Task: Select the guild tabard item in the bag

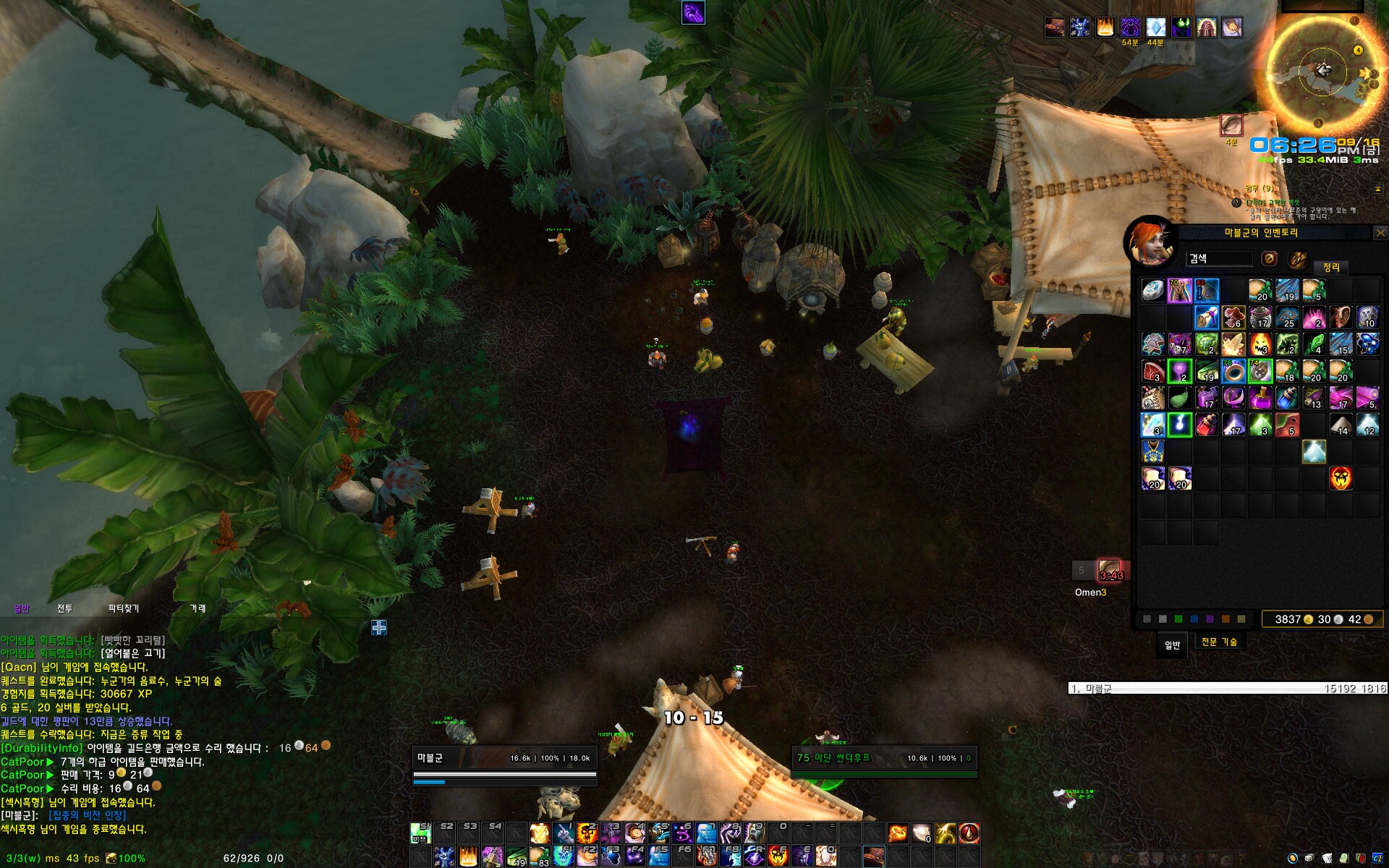Action: [x=1152, y=451]
